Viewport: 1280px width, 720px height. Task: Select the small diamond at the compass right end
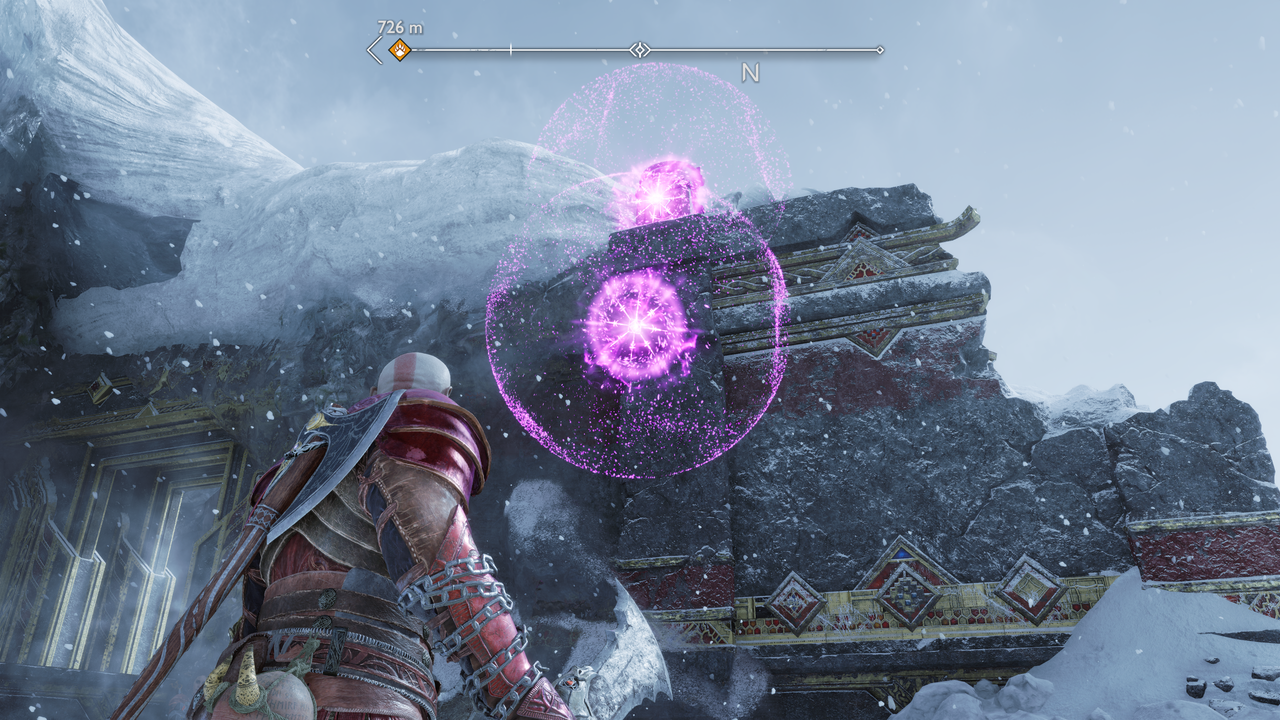pos(881,48)
